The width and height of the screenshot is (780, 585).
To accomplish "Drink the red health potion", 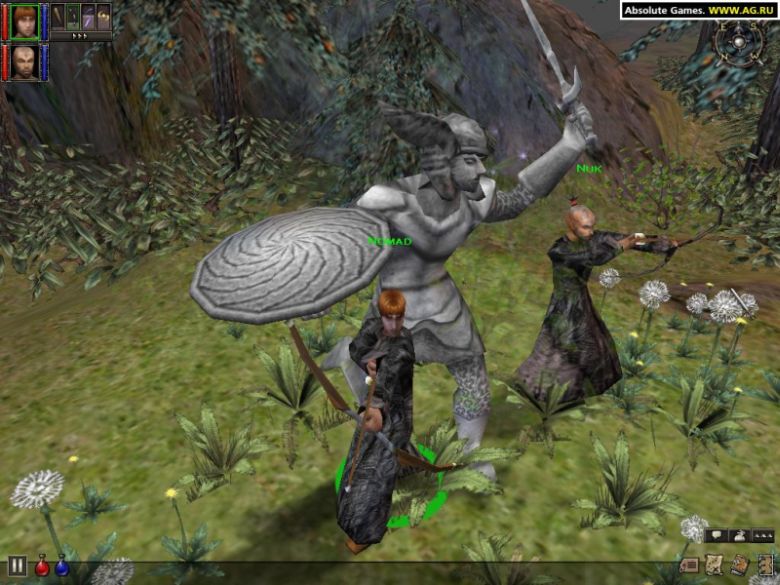I will [x=43, y=567].
